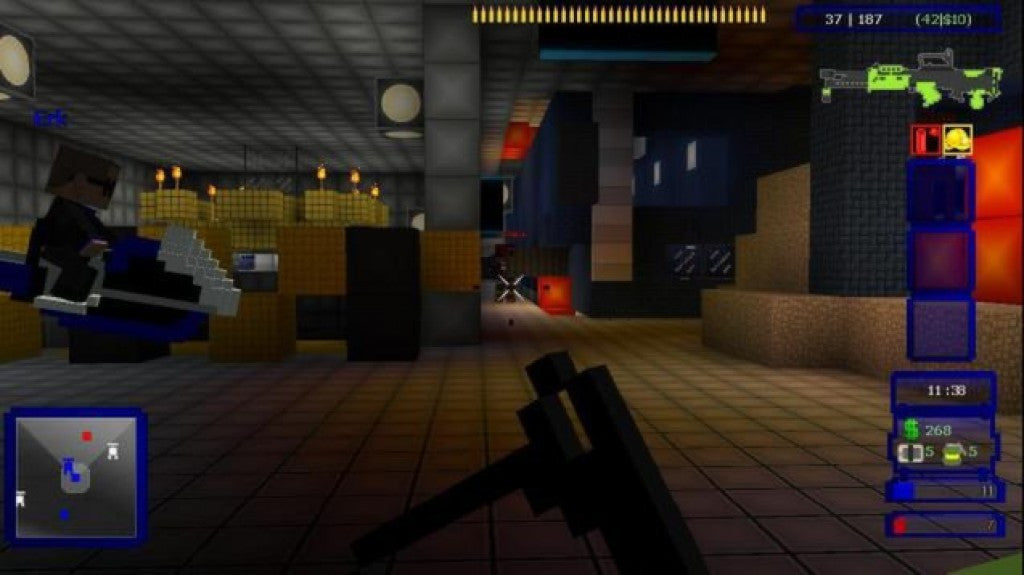Click the red dot marker on the minimap
This screenshot has height=575, width=1024.
click(x=87, y=436)
